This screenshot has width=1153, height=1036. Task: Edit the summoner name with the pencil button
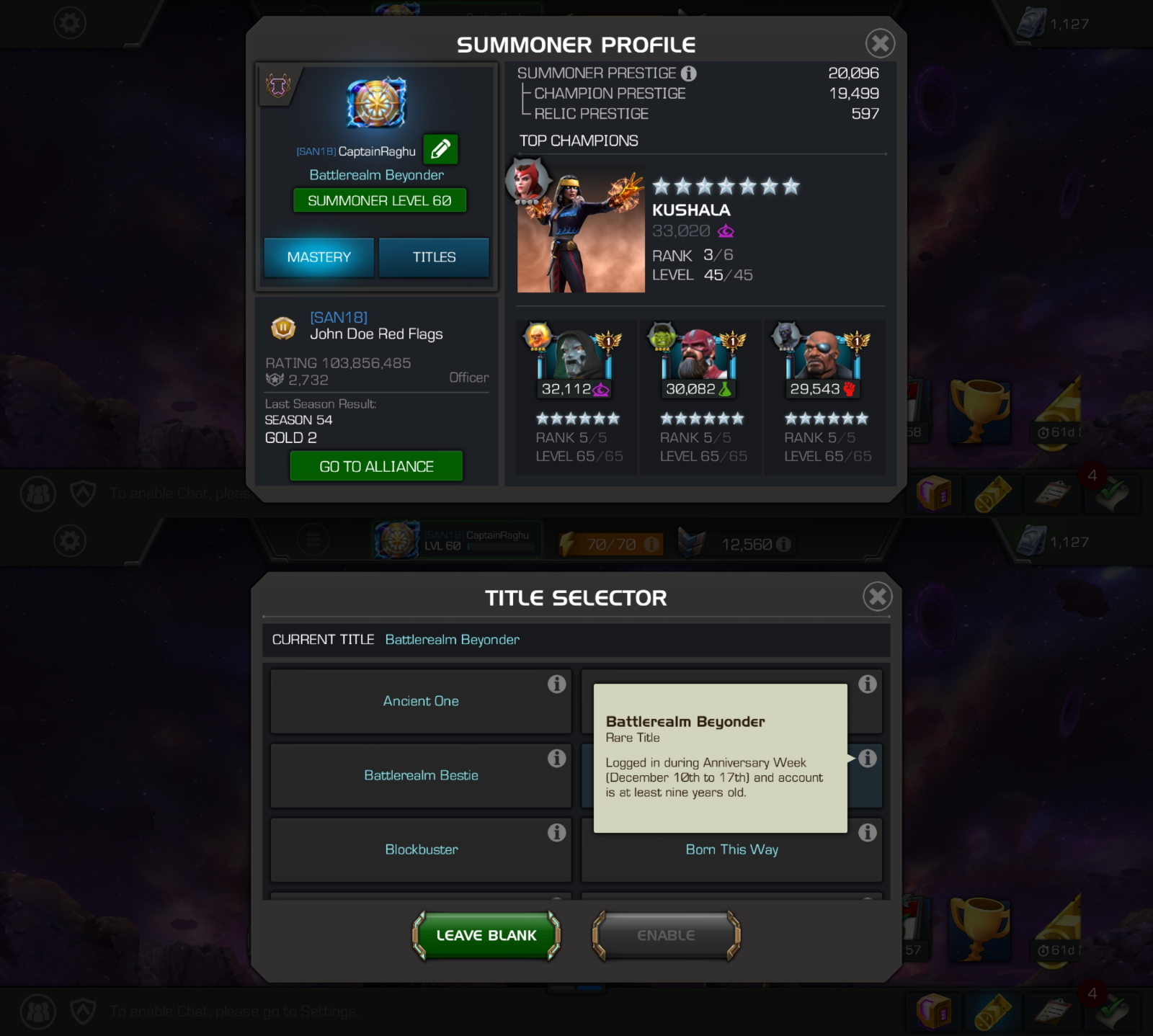click(440, 149)
